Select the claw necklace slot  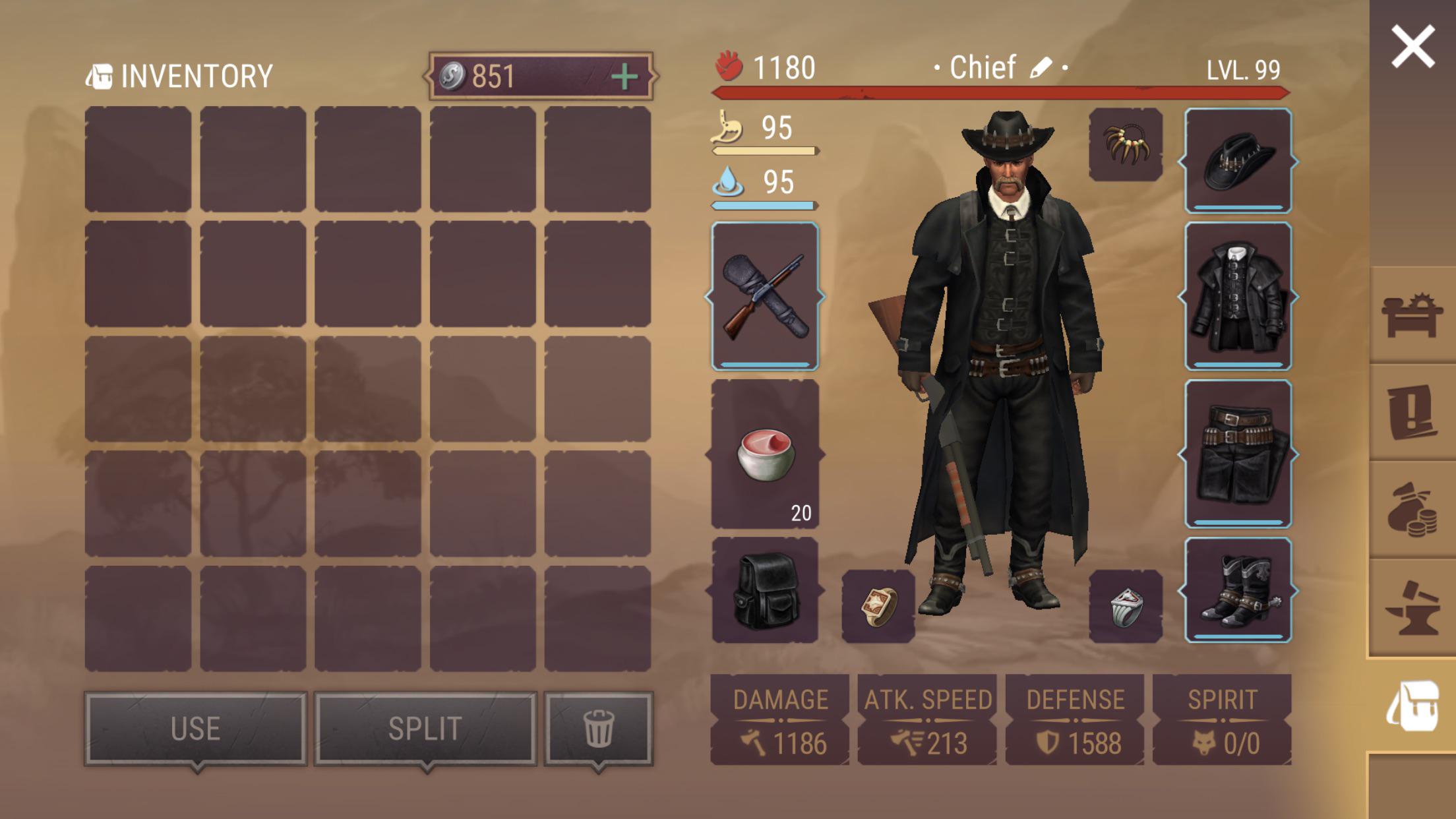tap(1126, 144)
